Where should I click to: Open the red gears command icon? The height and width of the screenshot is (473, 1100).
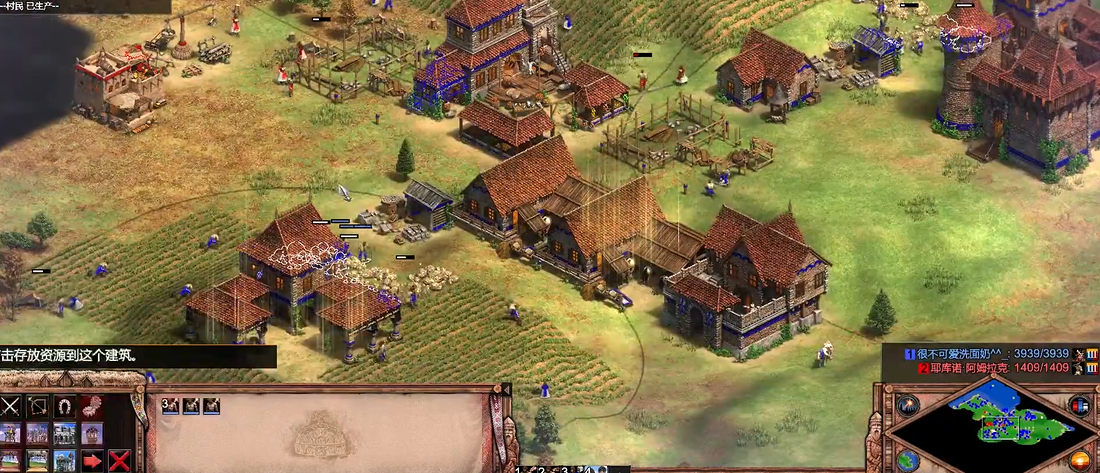(92, 406)
